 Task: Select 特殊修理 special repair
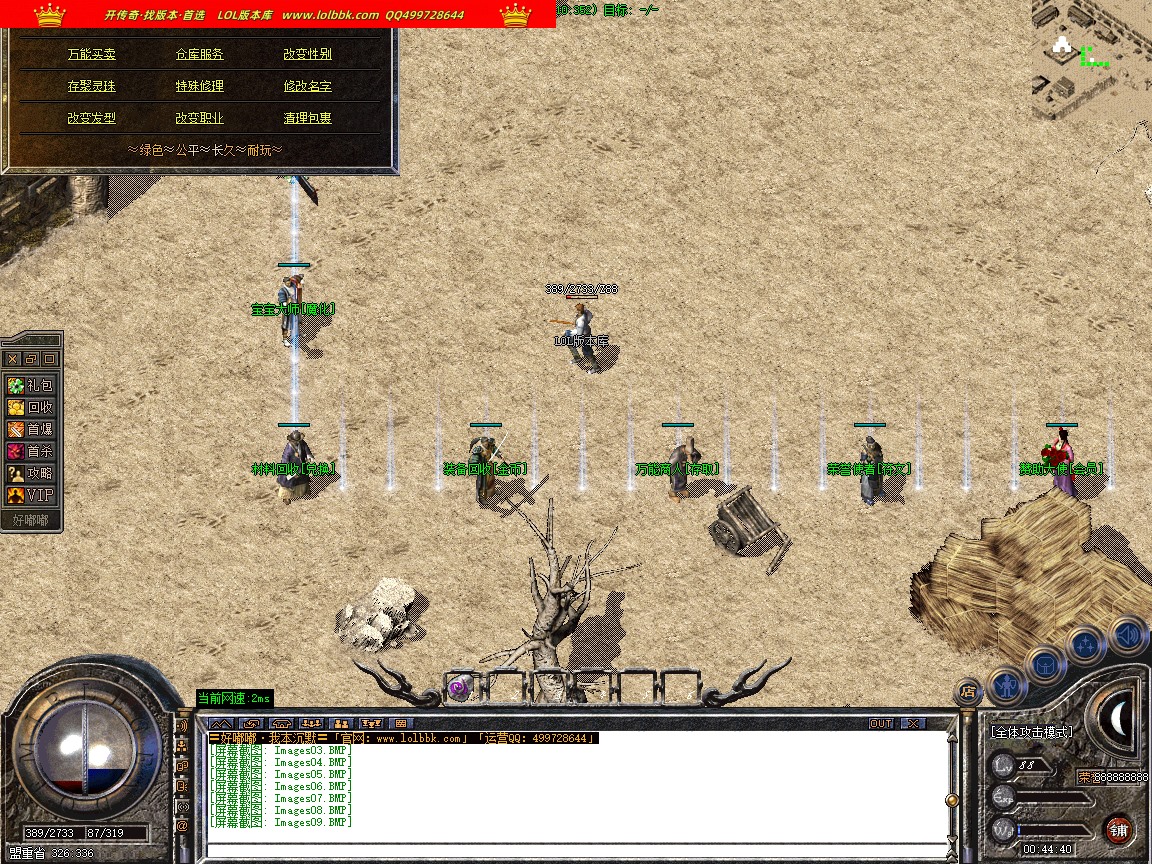point(200,86)
